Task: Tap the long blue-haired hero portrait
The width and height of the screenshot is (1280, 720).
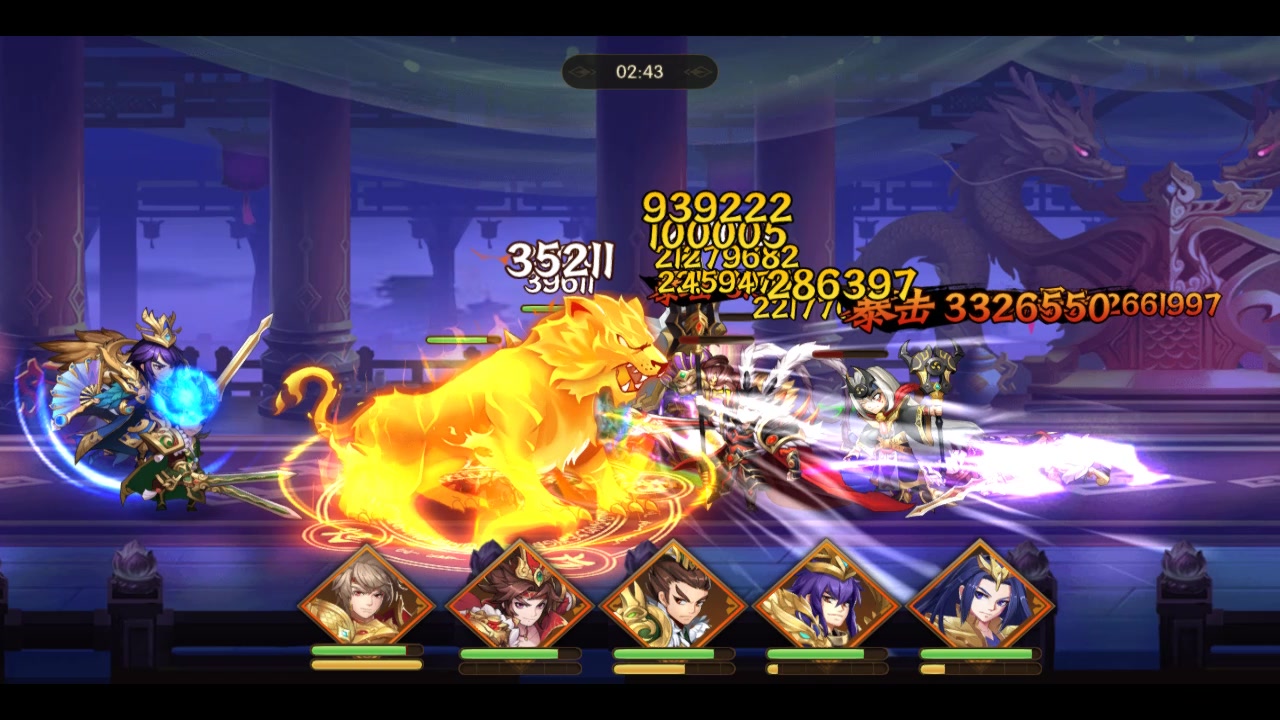Action: click(981, 601)
